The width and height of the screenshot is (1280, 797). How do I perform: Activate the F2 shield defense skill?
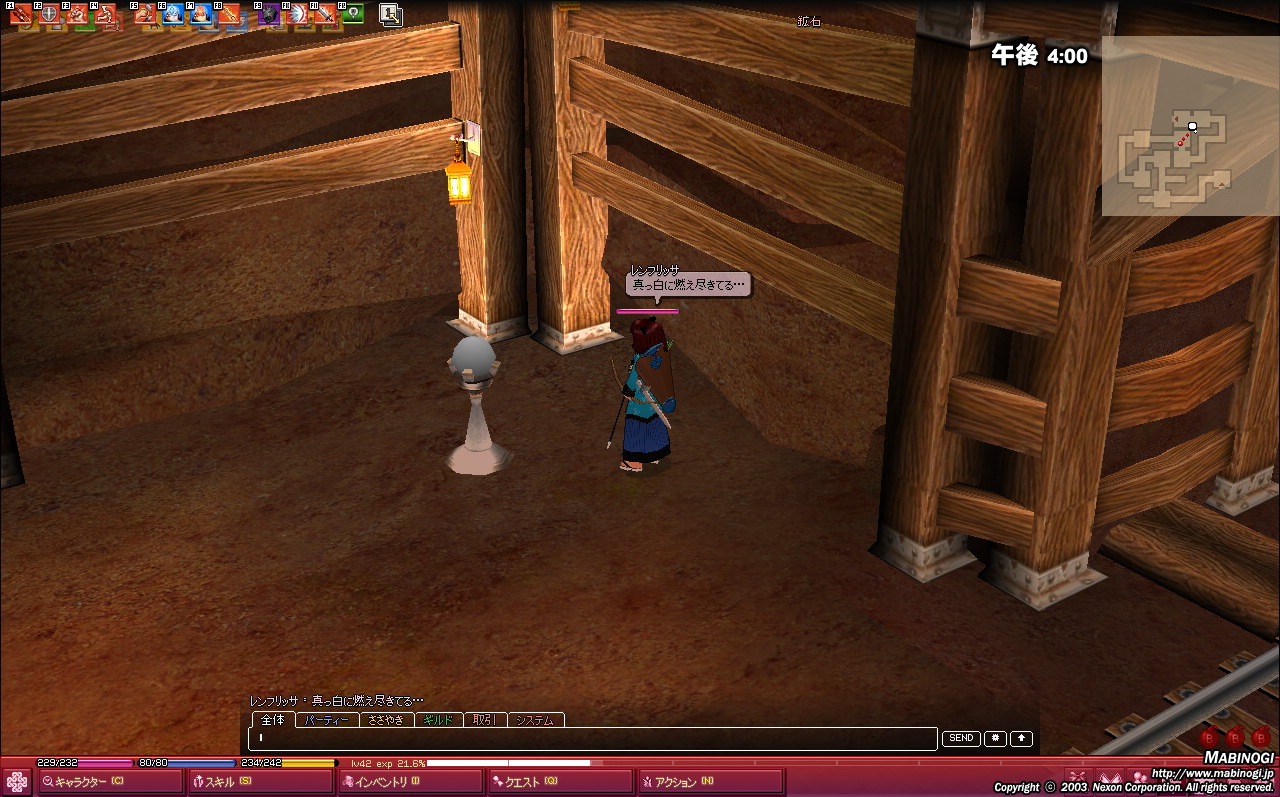click(48, 14)
